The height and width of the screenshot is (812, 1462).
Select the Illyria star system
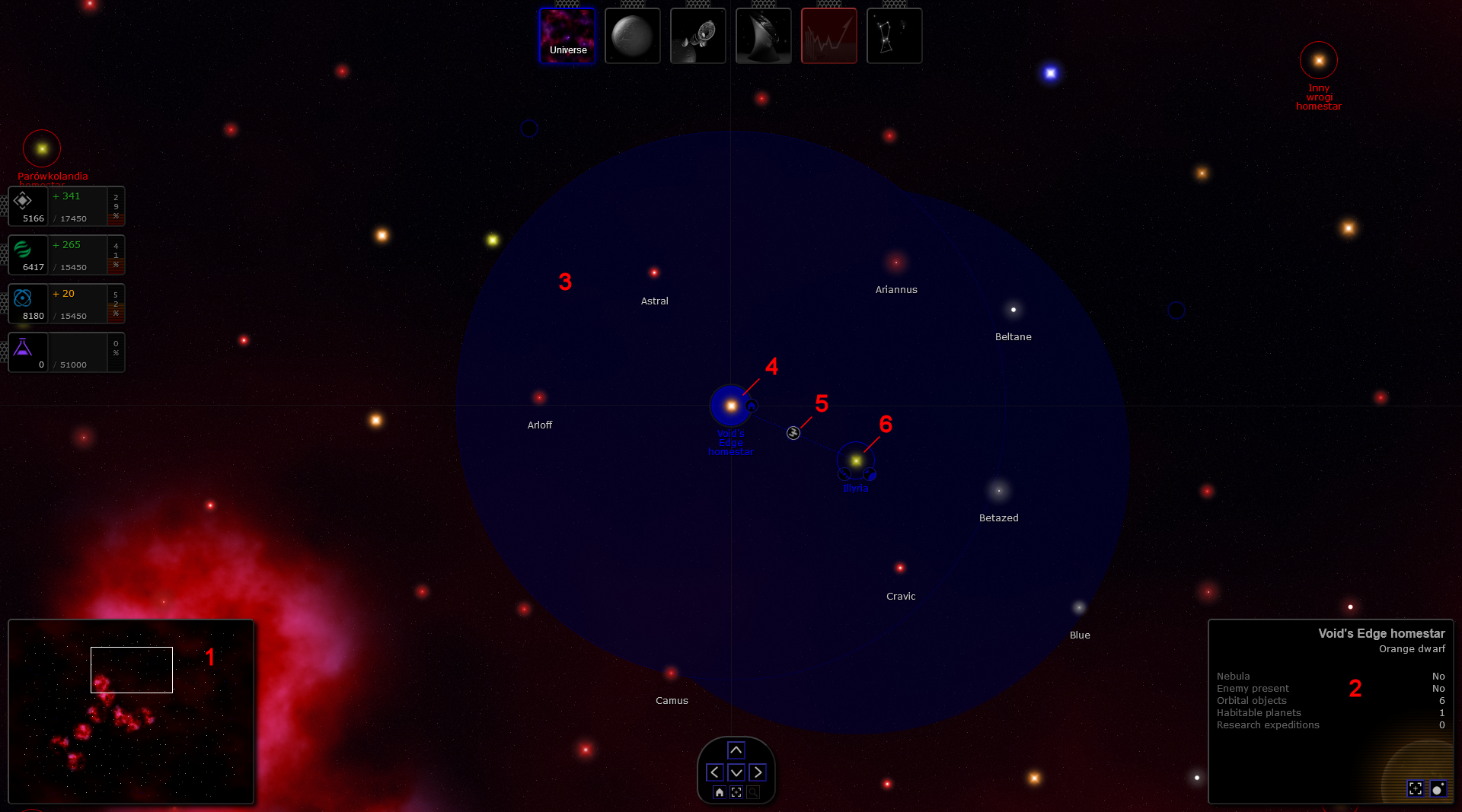856,460
